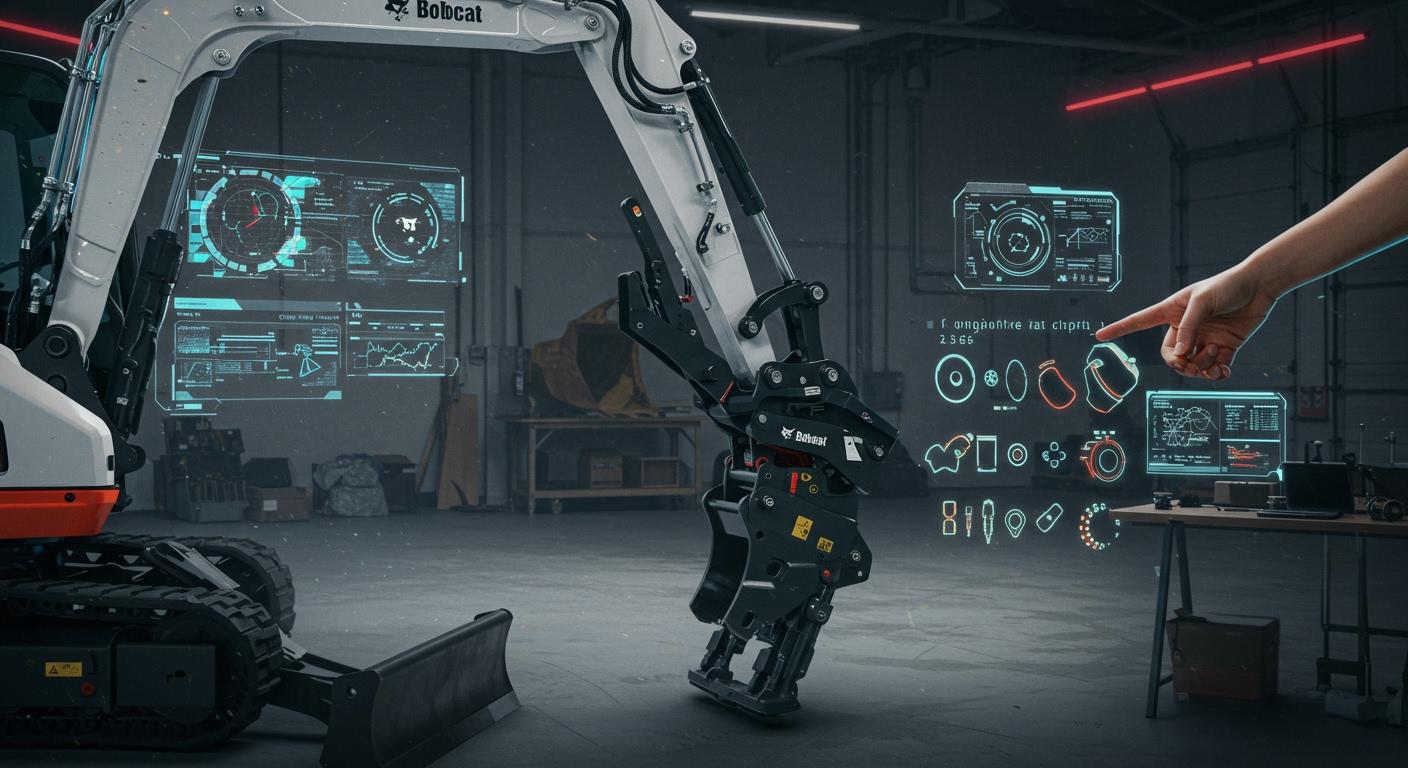Choose the four-dot cluster icon

click(x=1054, y=455)
